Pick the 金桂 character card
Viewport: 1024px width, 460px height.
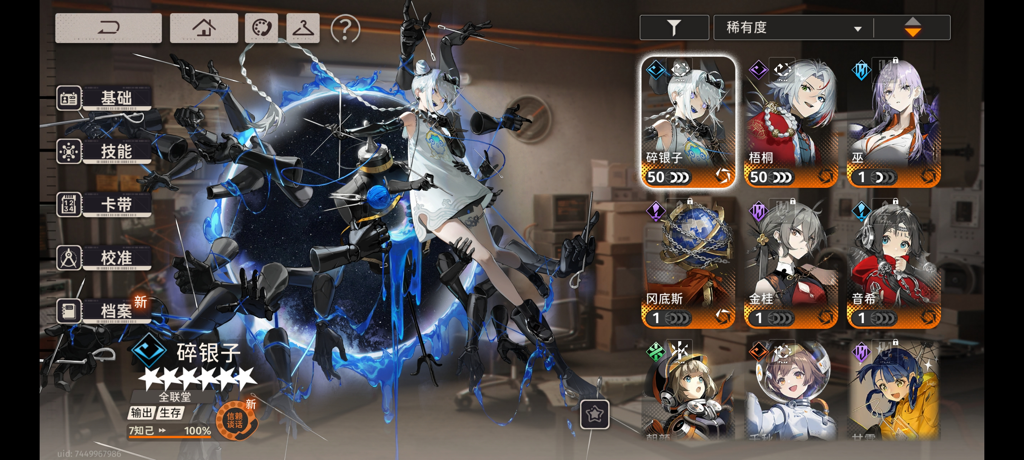coord(791,264)
